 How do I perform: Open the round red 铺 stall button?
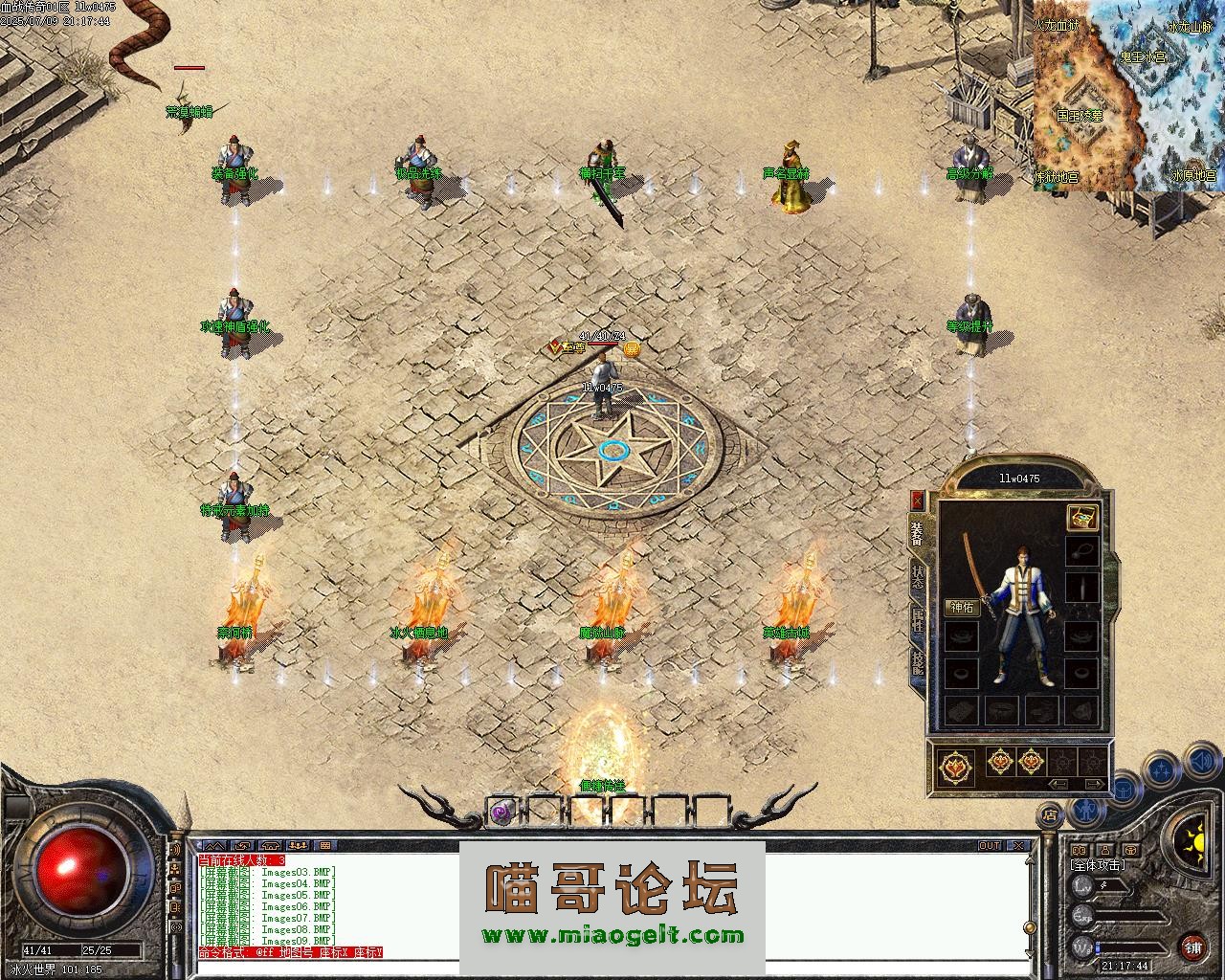pyautogui.click(x=1192, y=948)
